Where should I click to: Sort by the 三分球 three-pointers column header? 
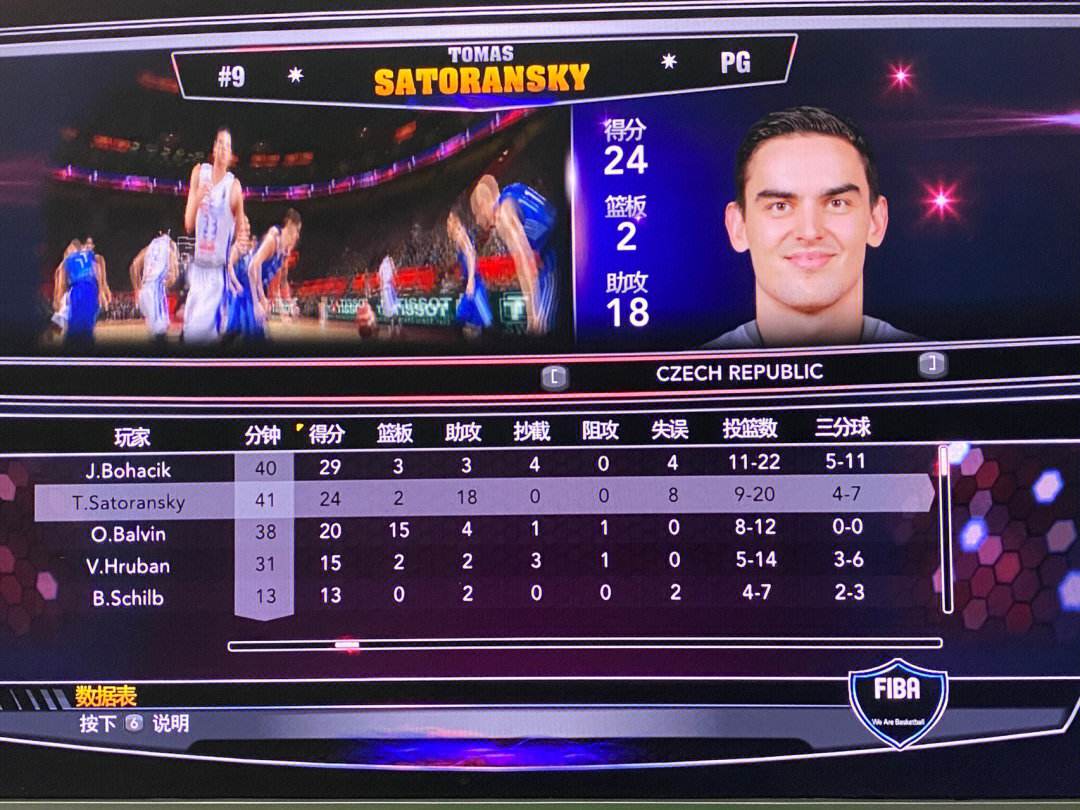coord(843,428)
